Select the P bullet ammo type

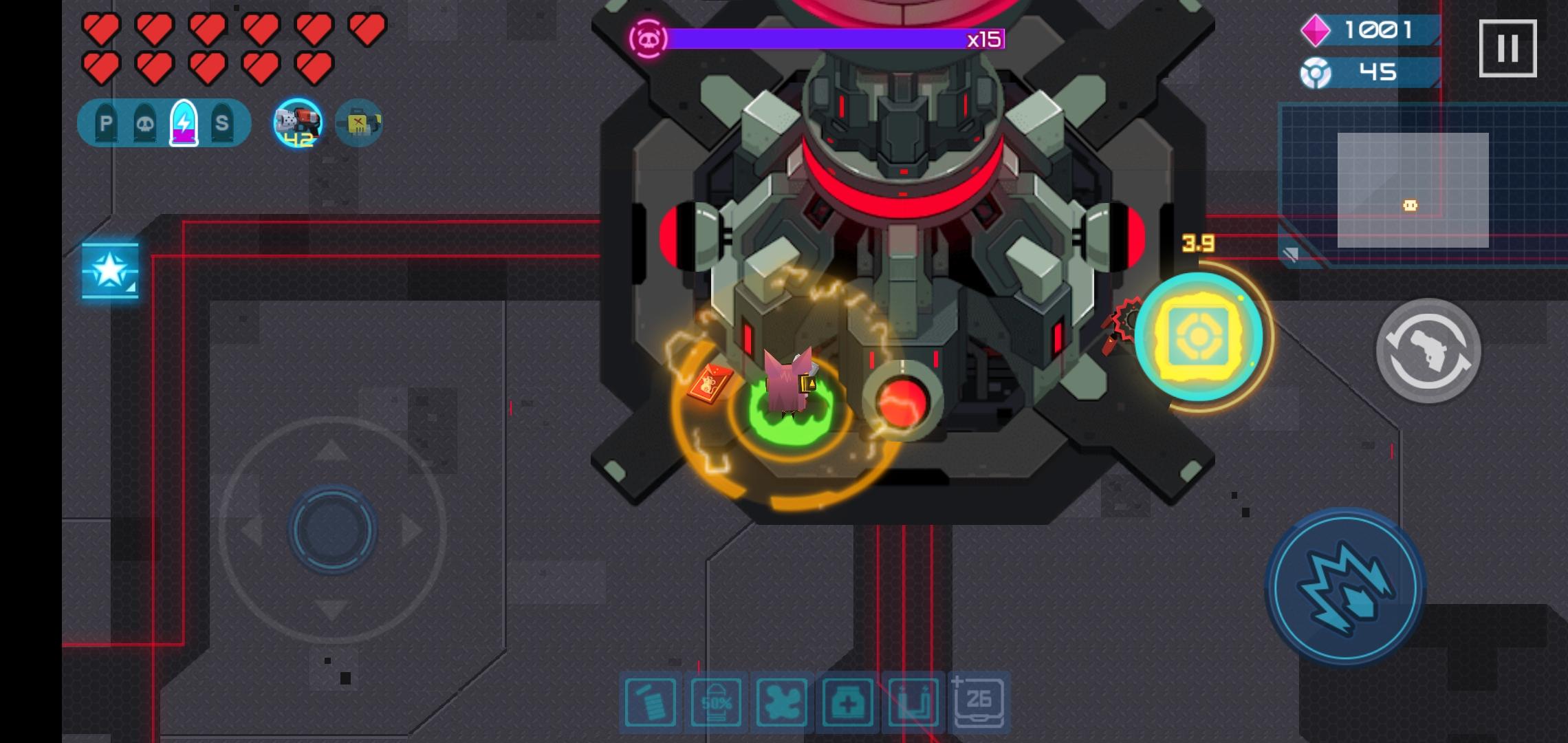coord(105,124)
